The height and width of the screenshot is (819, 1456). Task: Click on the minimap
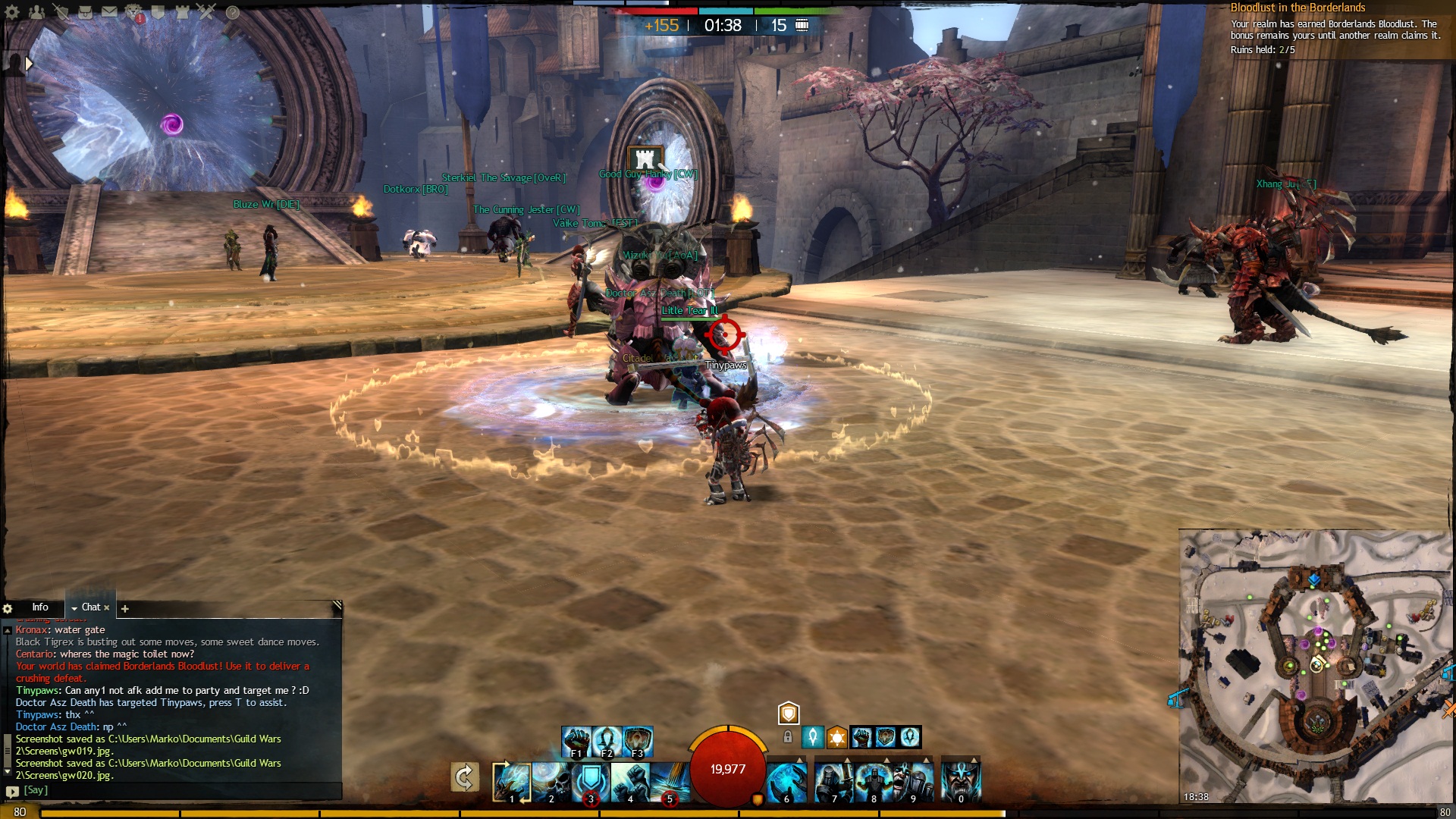1316,667
